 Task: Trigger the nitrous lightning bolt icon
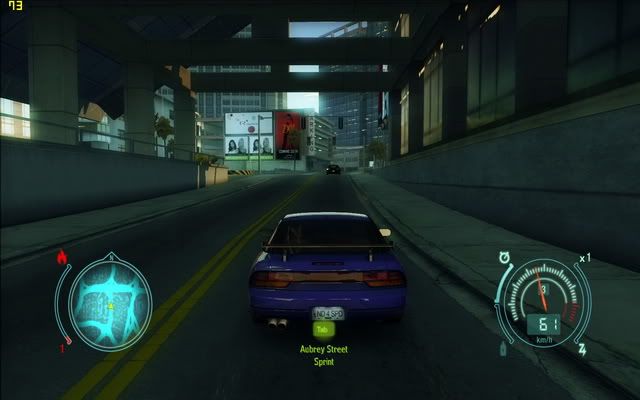tap(582, 350)
